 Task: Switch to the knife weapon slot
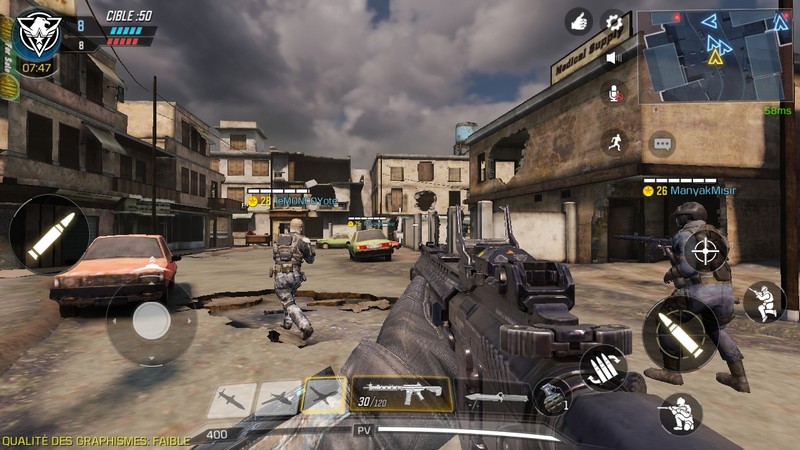[x=495, y=397]
